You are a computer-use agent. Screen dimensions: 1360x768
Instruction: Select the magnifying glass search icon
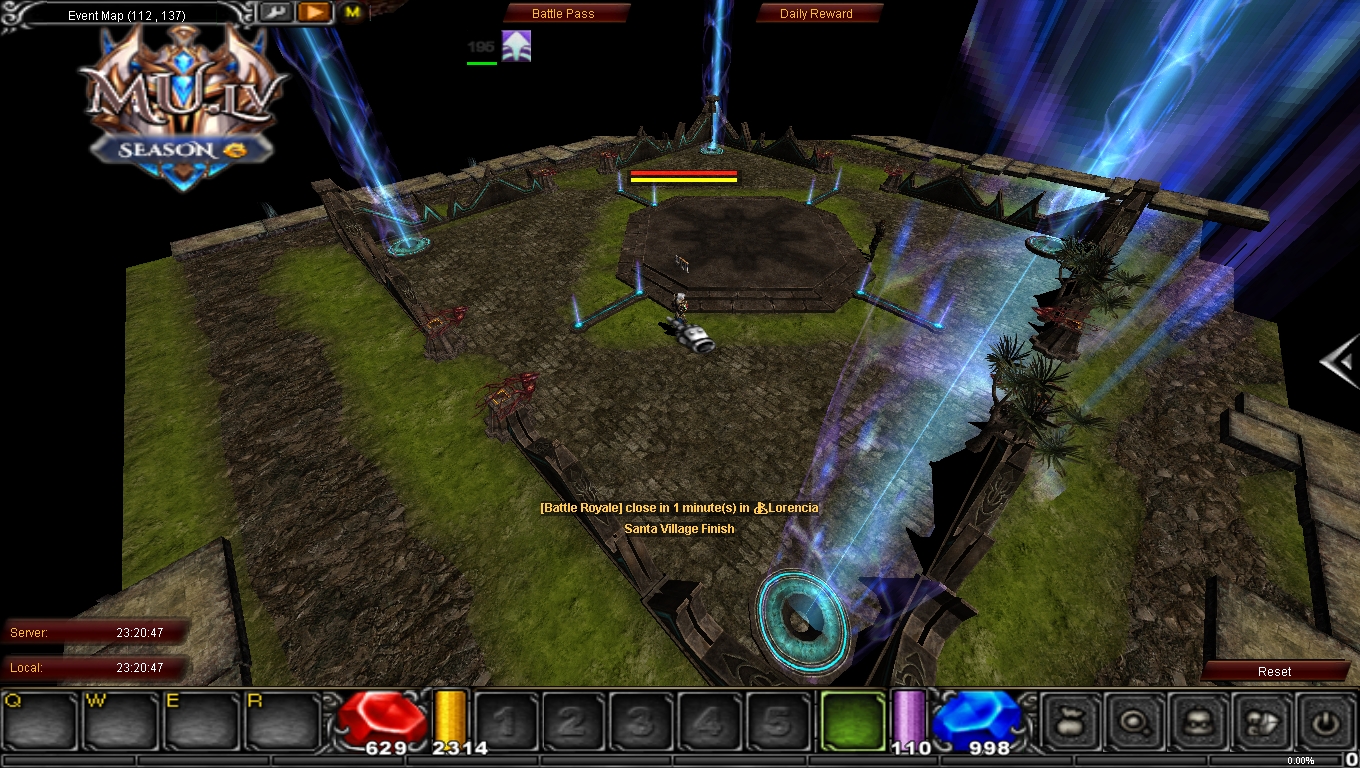coord(1135,723)
